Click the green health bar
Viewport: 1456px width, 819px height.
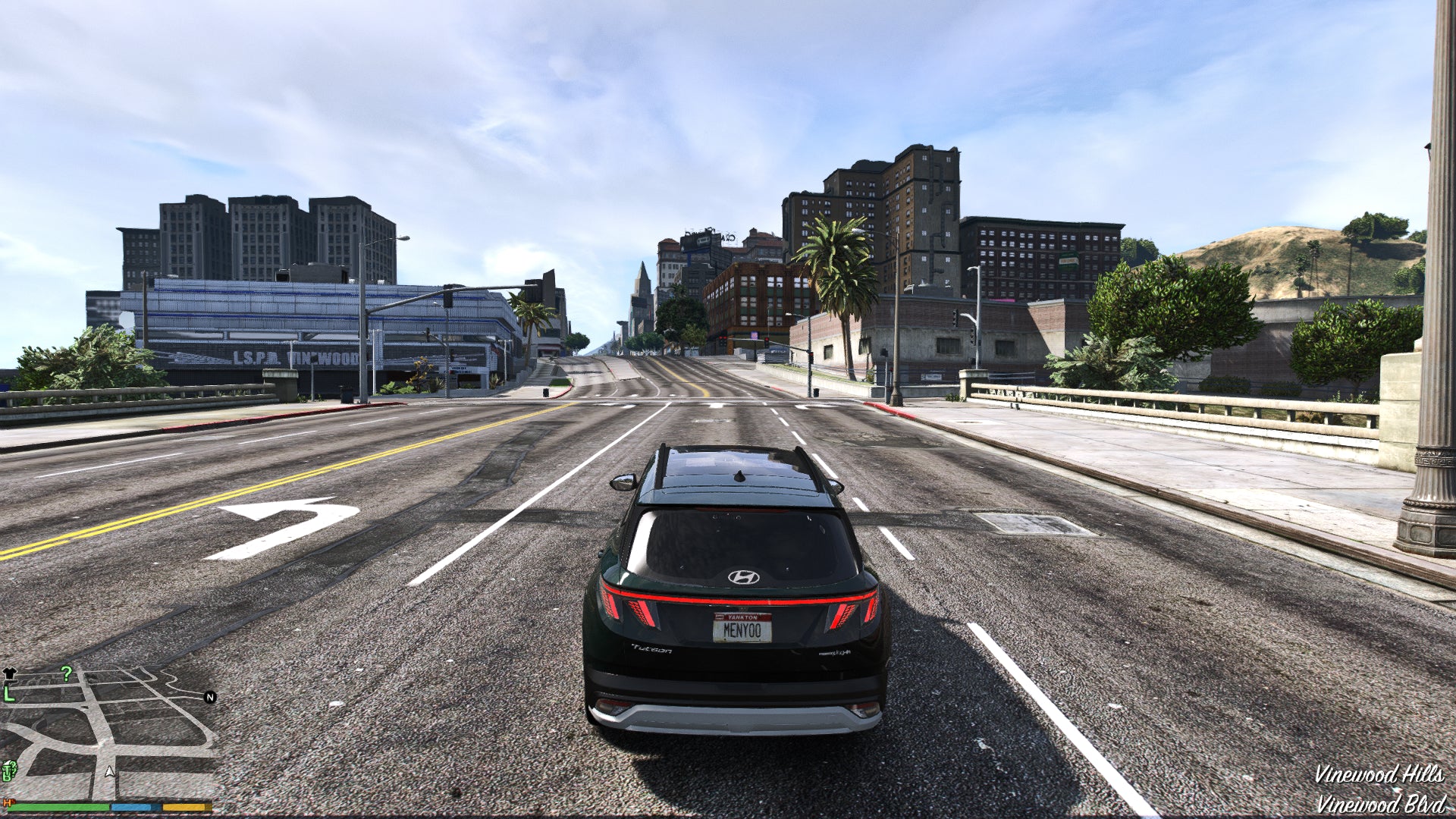tap(57, 808)
